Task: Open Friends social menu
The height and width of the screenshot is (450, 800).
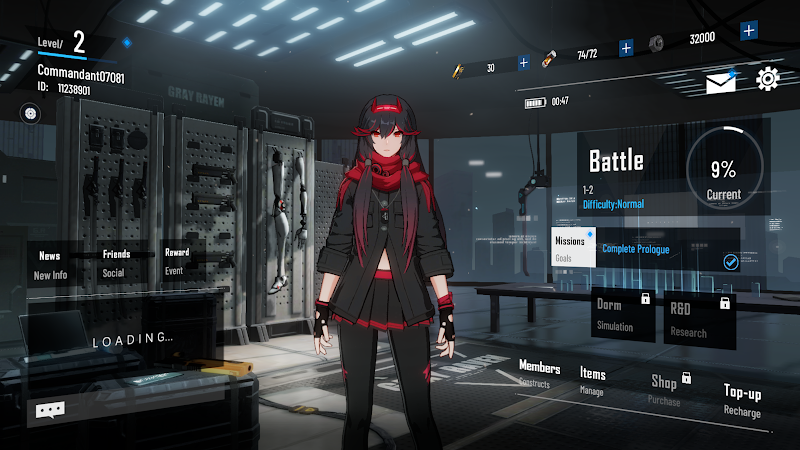Action: [116, 263]
